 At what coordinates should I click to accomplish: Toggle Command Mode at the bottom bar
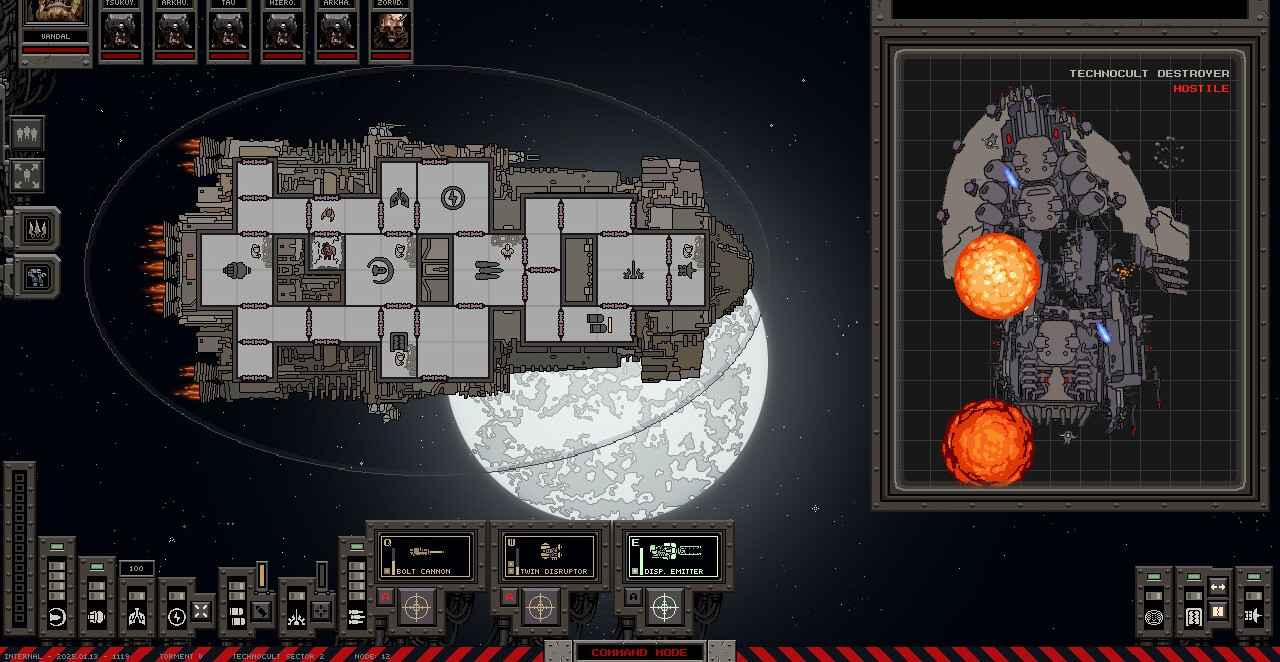[639, 652]
